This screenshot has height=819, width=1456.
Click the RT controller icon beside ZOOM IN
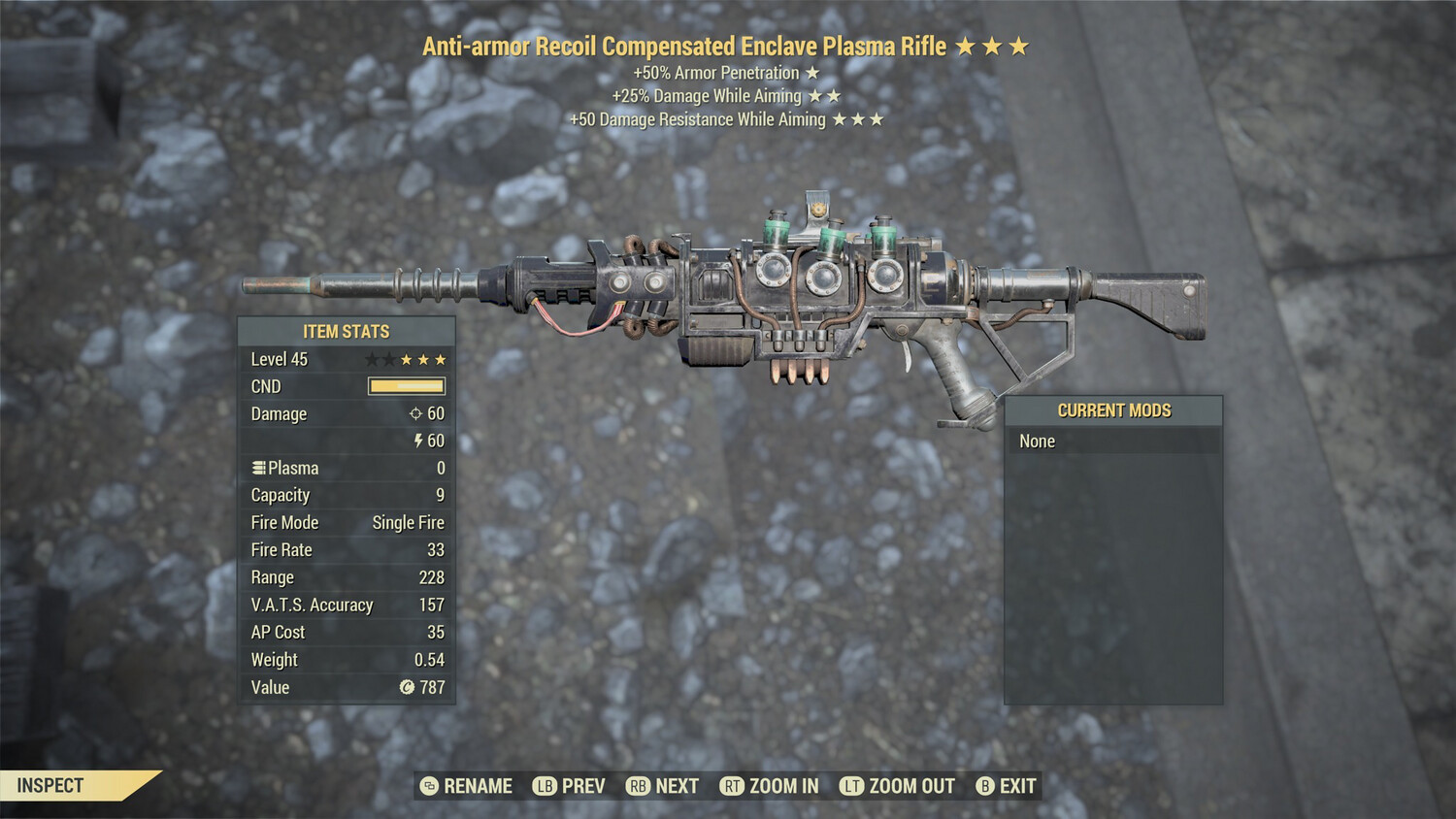pos(730,786)
